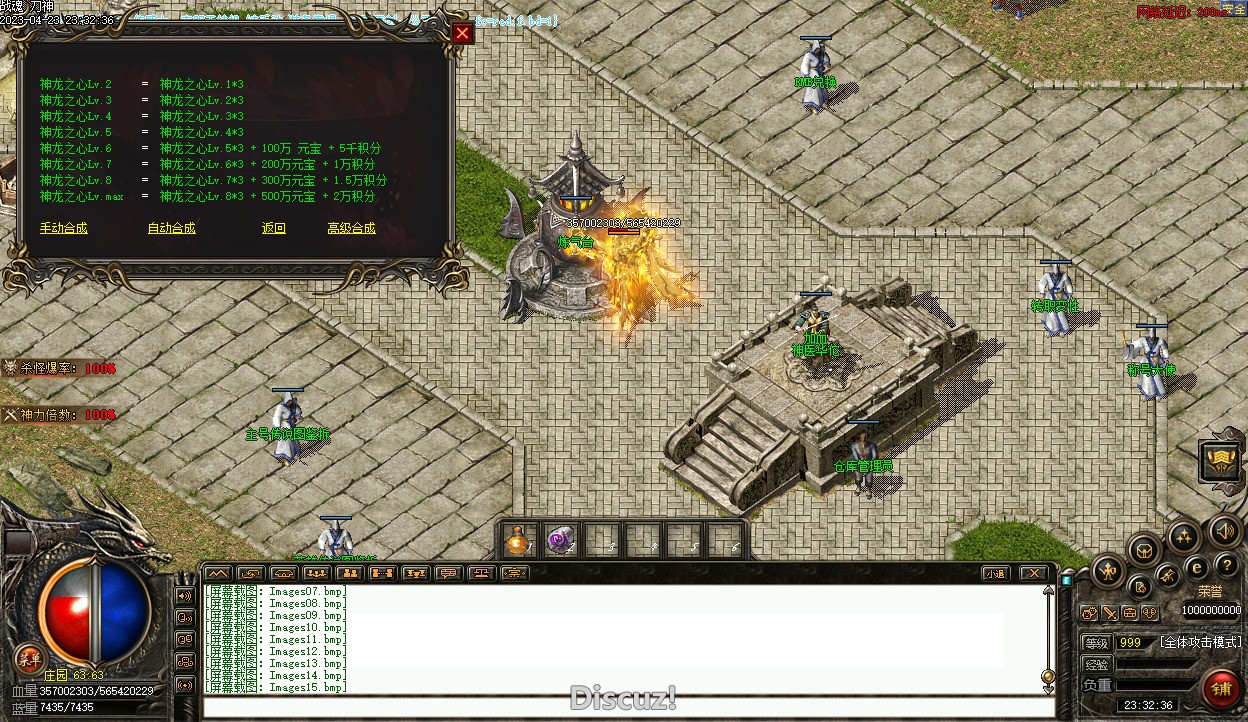Switch the 全体攻击模式 attack mode label
1248x722 pixels.
[1200, 642]
